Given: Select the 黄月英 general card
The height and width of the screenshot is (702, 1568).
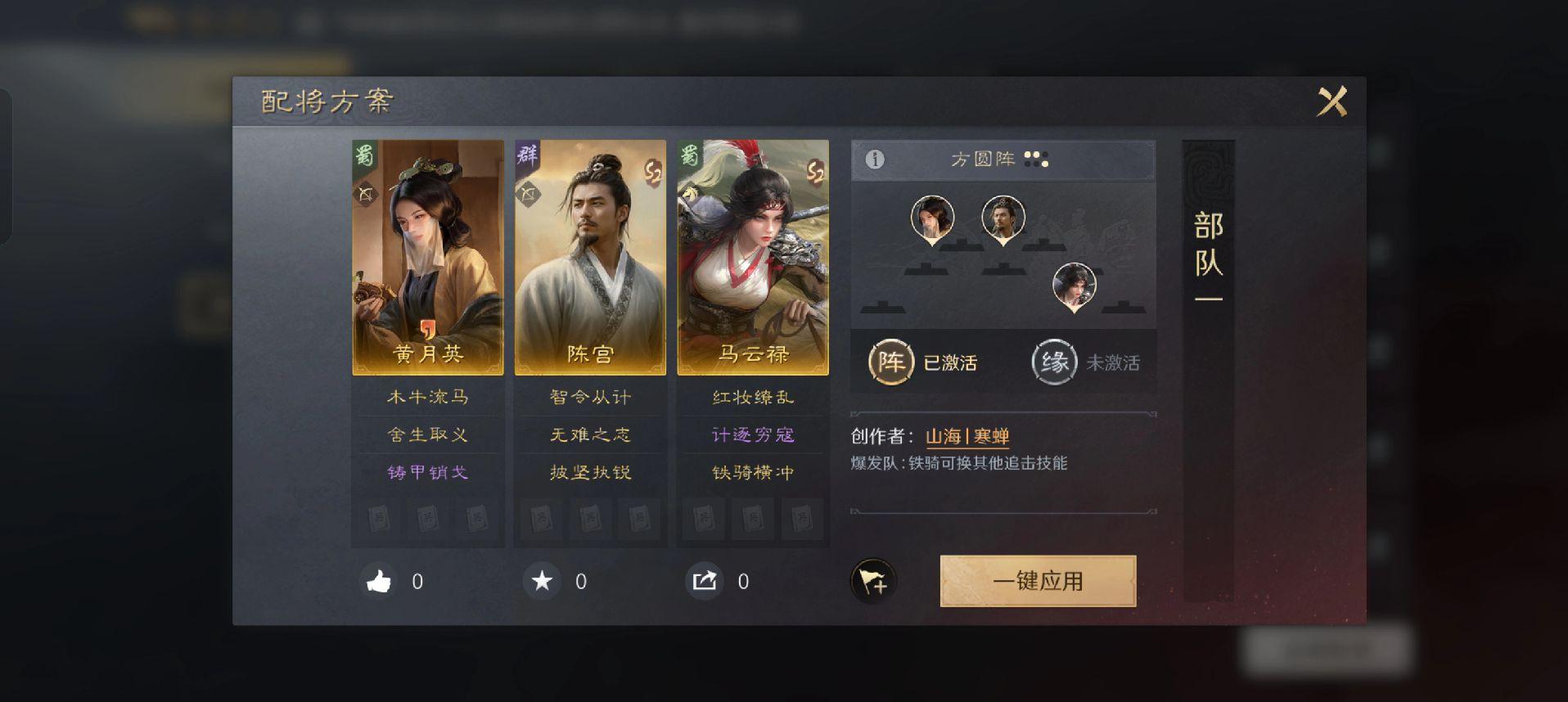Looking at the screenshot, I should coord(427,257).
